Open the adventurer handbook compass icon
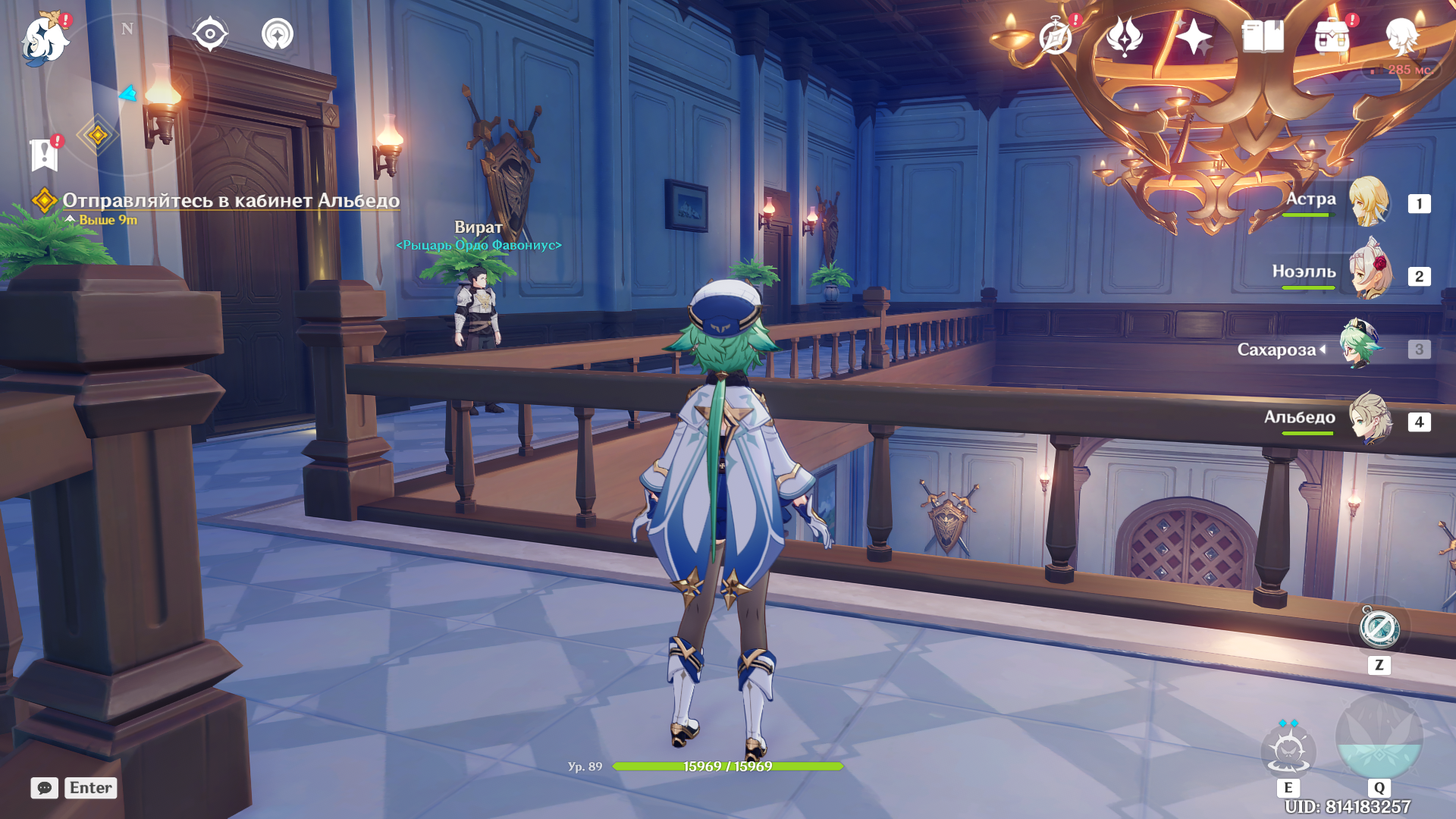This screenshot has height=819, width=1456. coord(1056,36)
